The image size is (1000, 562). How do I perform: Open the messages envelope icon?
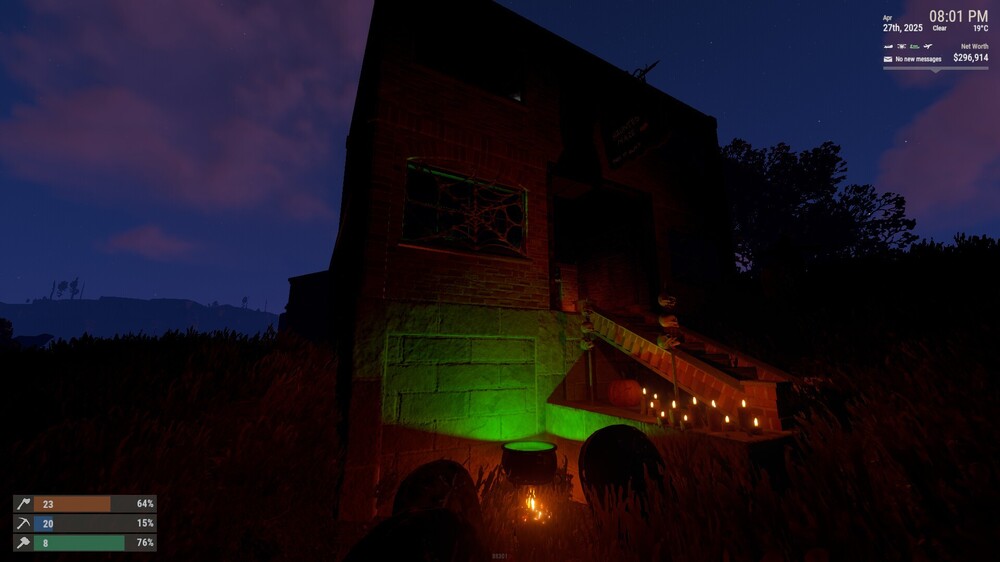[x=888, y=59]
